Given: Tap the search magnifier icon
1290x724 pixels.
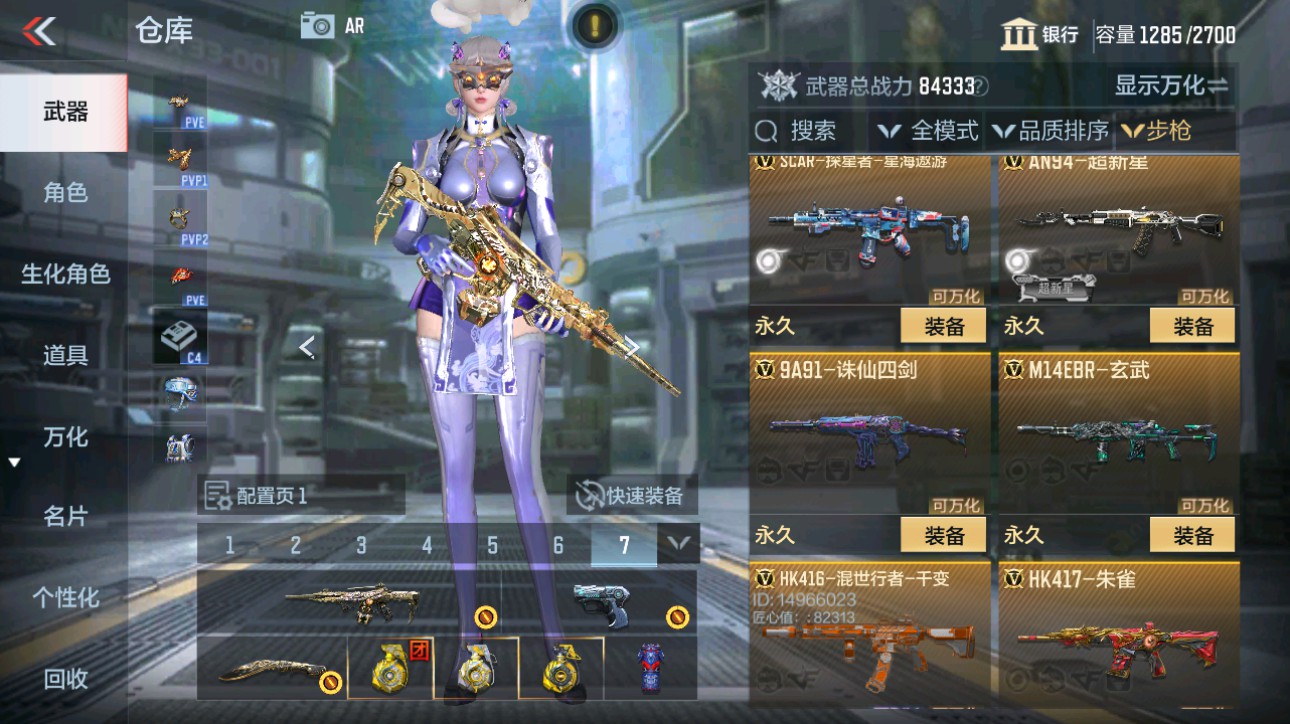Looking at the screenshot, I should [766, 131].
